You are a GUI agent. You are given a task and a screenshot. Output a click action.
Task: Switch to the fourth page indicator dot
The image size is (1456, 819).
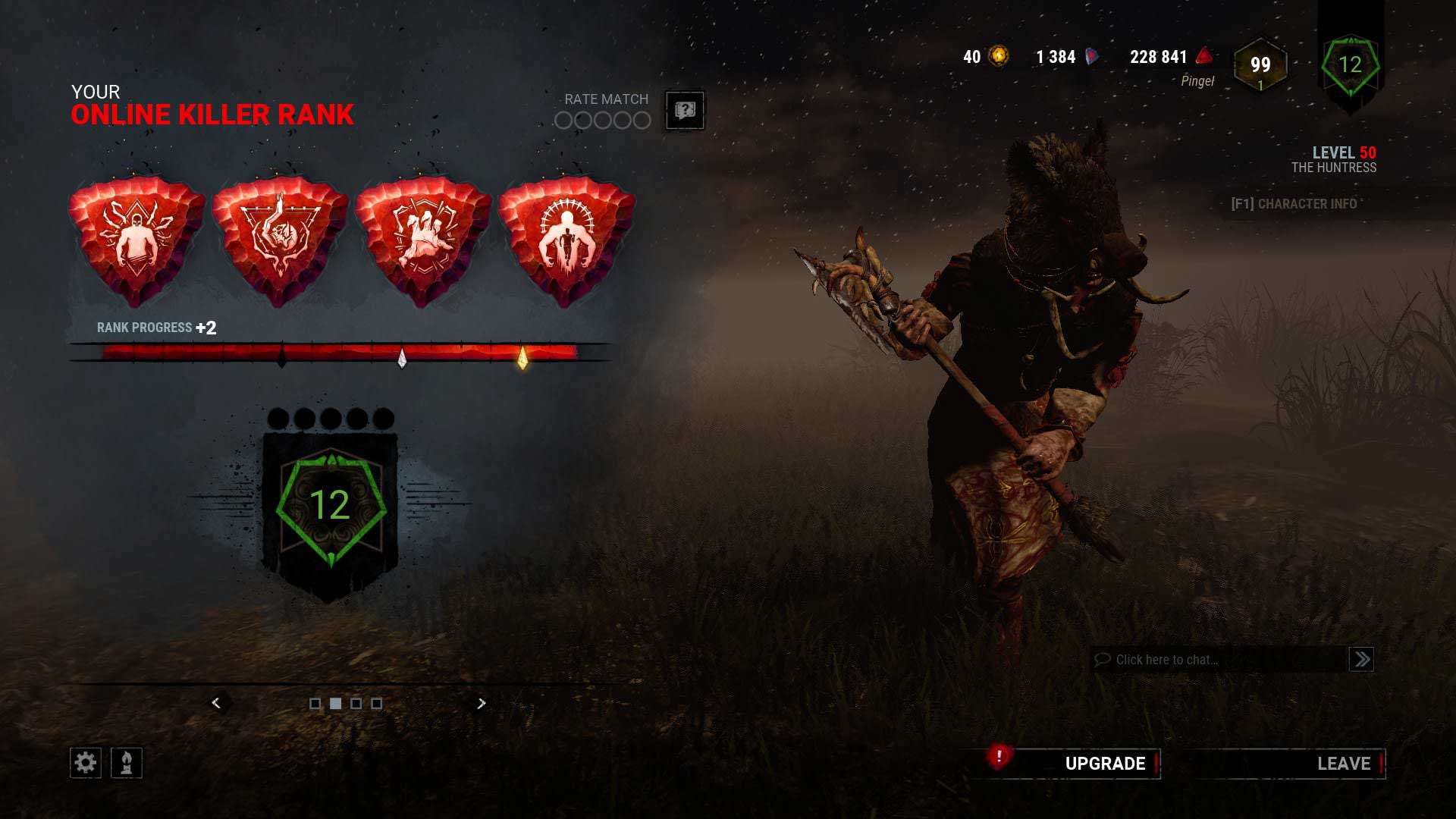point(377,704)
